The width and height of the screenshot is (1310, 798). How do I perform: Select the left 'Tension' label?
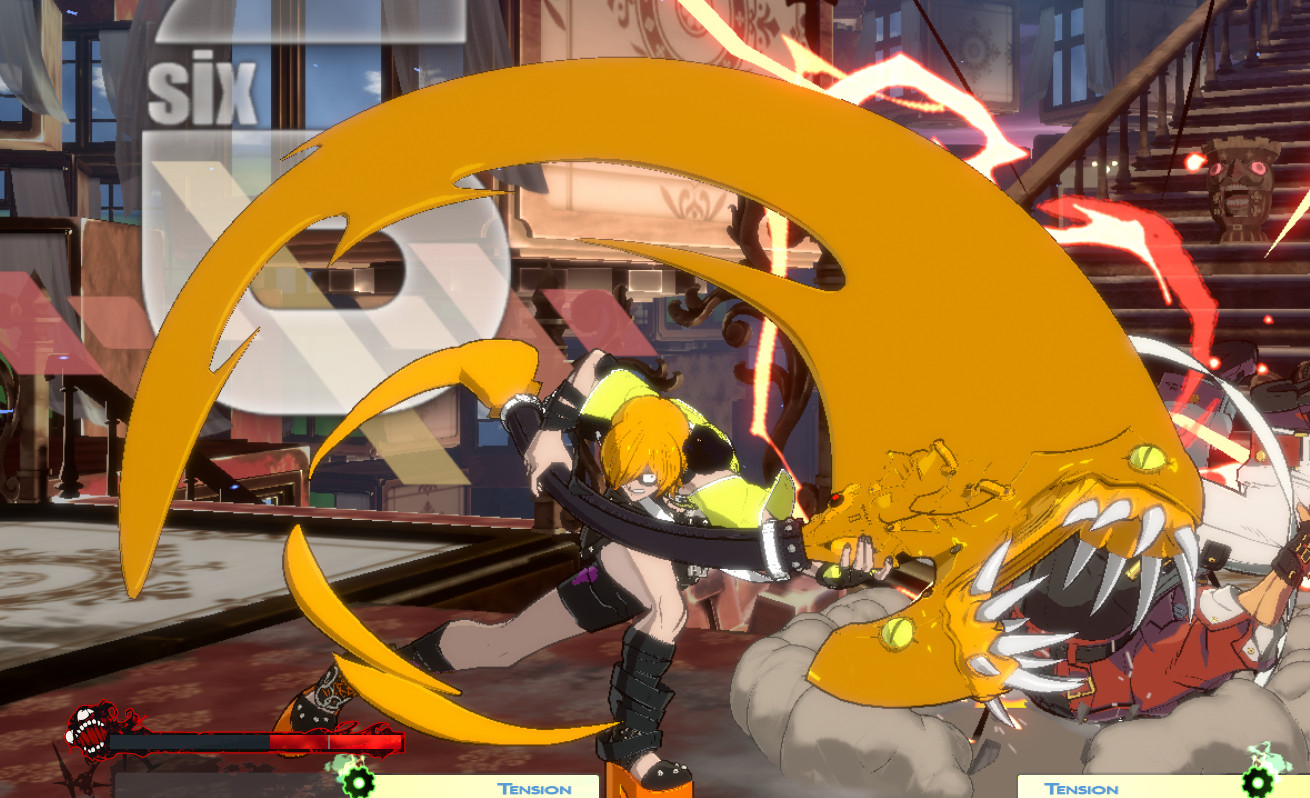click(x=533, y=789)
